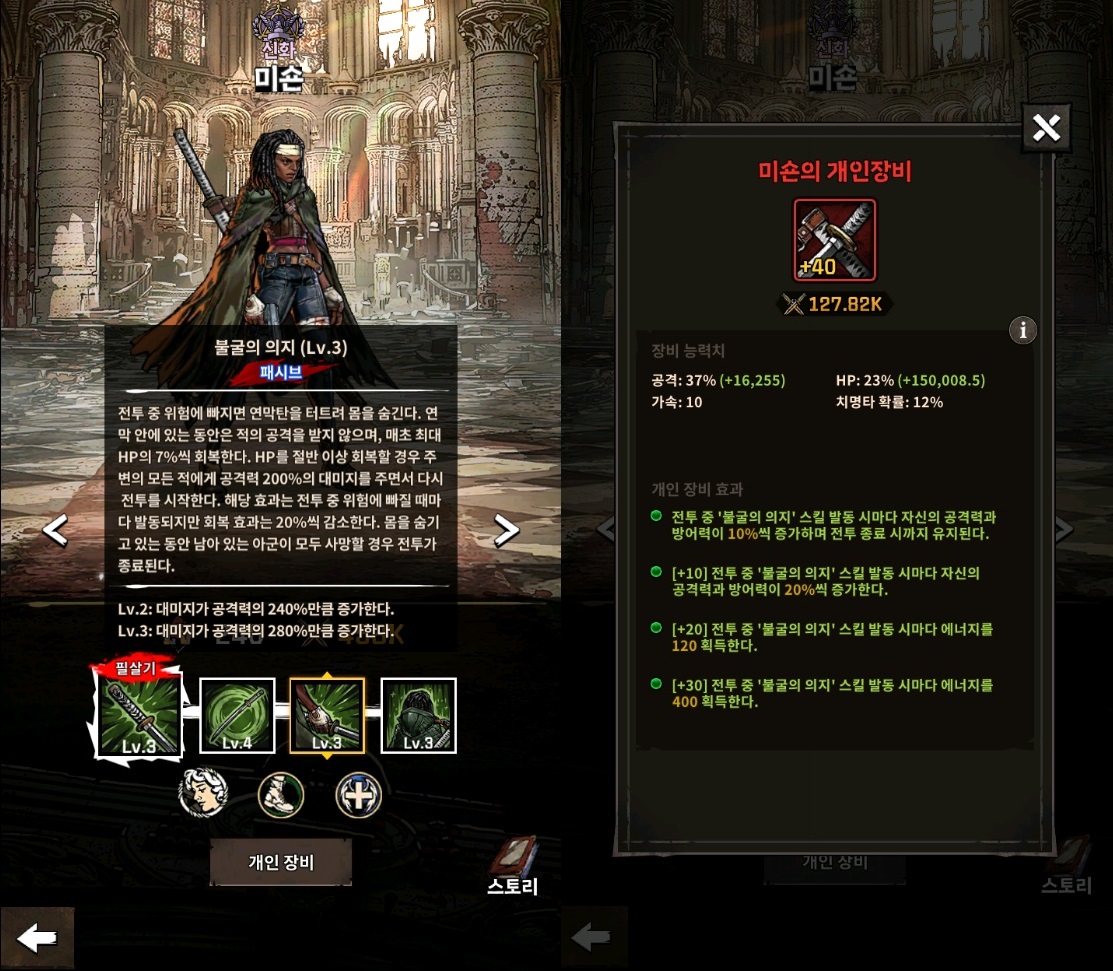Screen dimensions: 1113x971
Task: Pick the hooded masked figure skill
Action: point(418,715)
